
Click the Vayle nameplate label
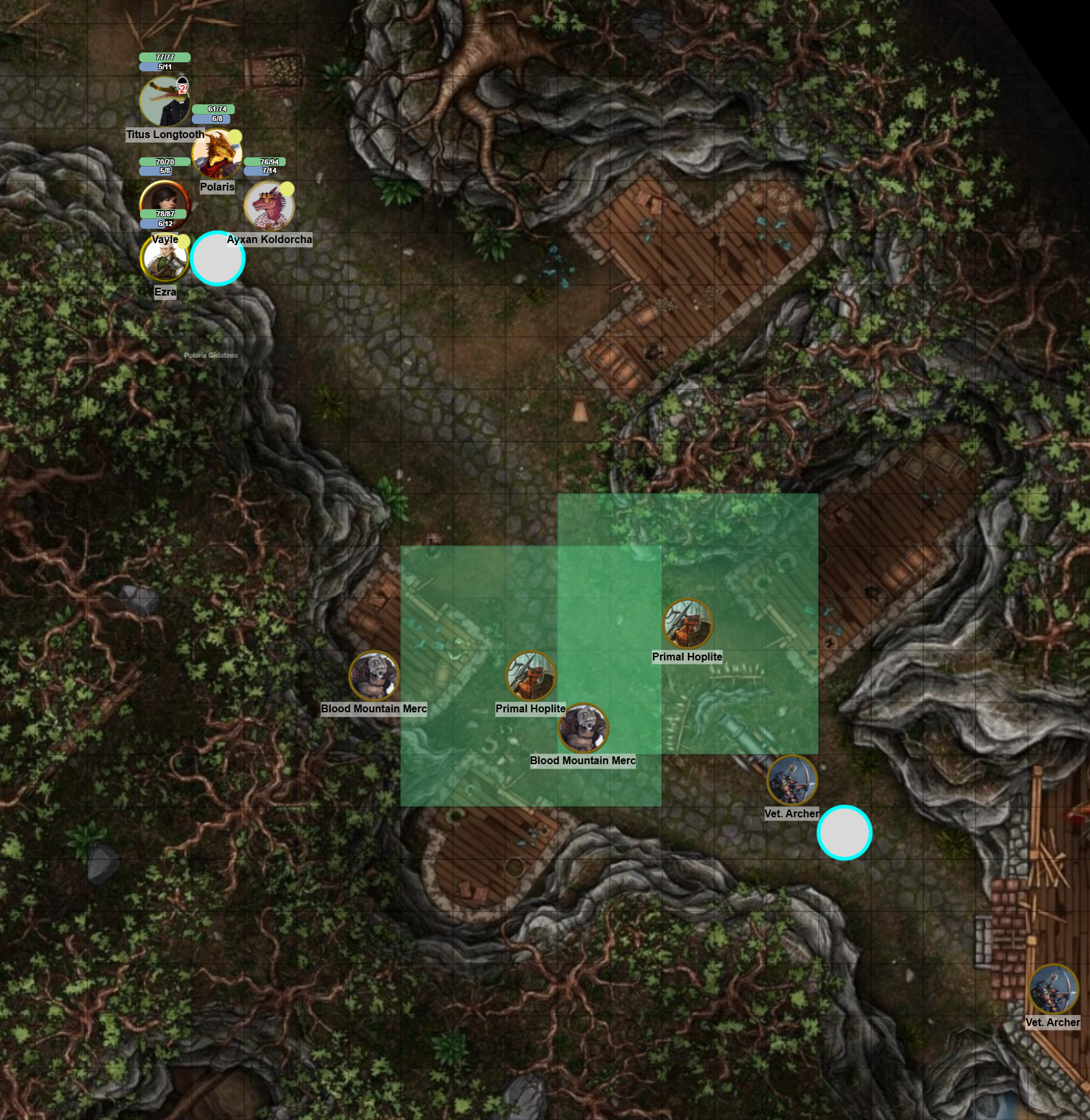[166, 239]
